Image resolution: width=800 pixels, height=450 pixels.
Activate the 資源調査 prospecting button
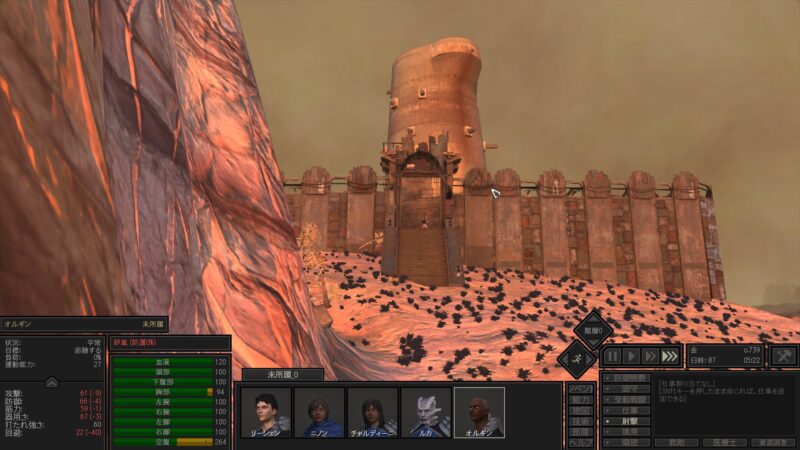774,441
